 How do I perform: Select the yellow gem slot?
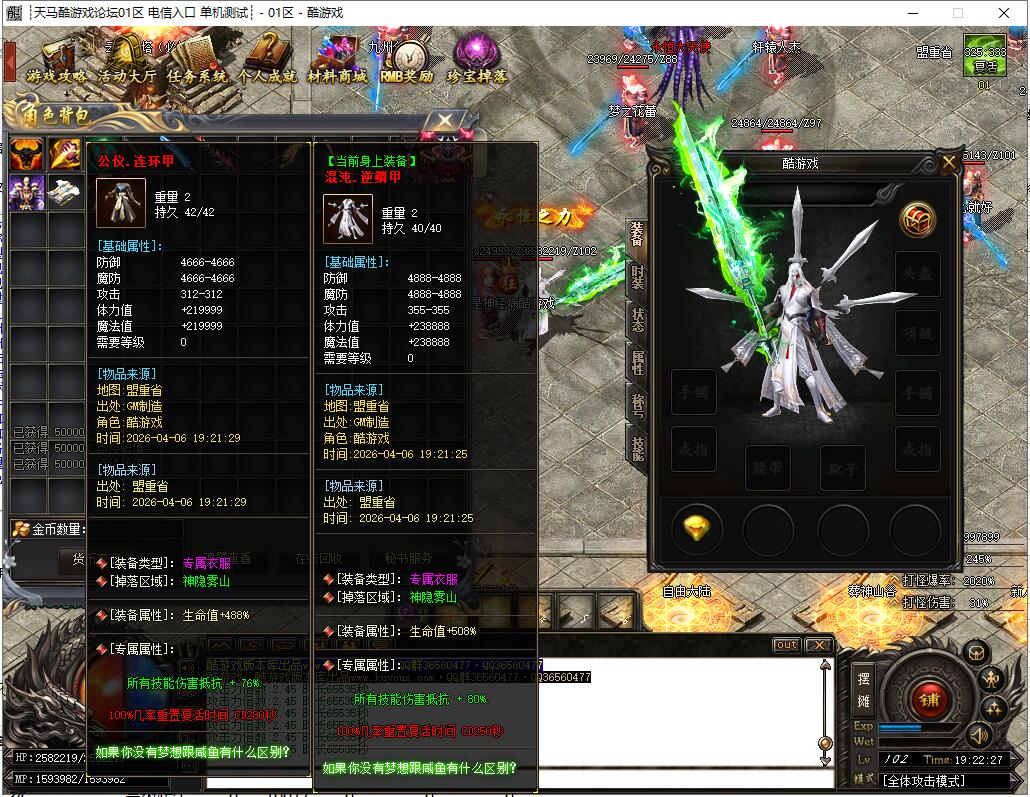[x=696, y=526]
